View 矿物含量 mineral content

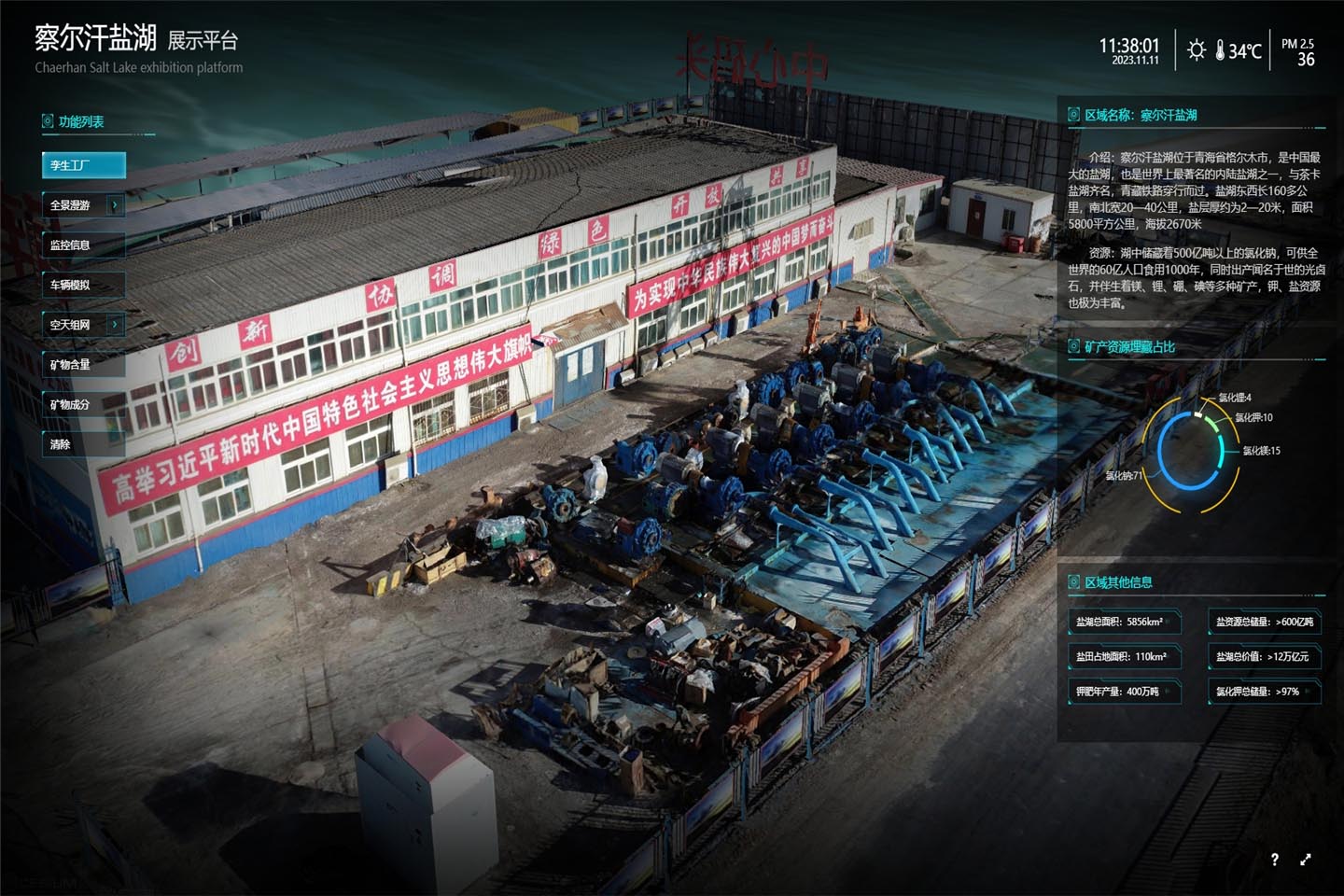pos(83,365)
